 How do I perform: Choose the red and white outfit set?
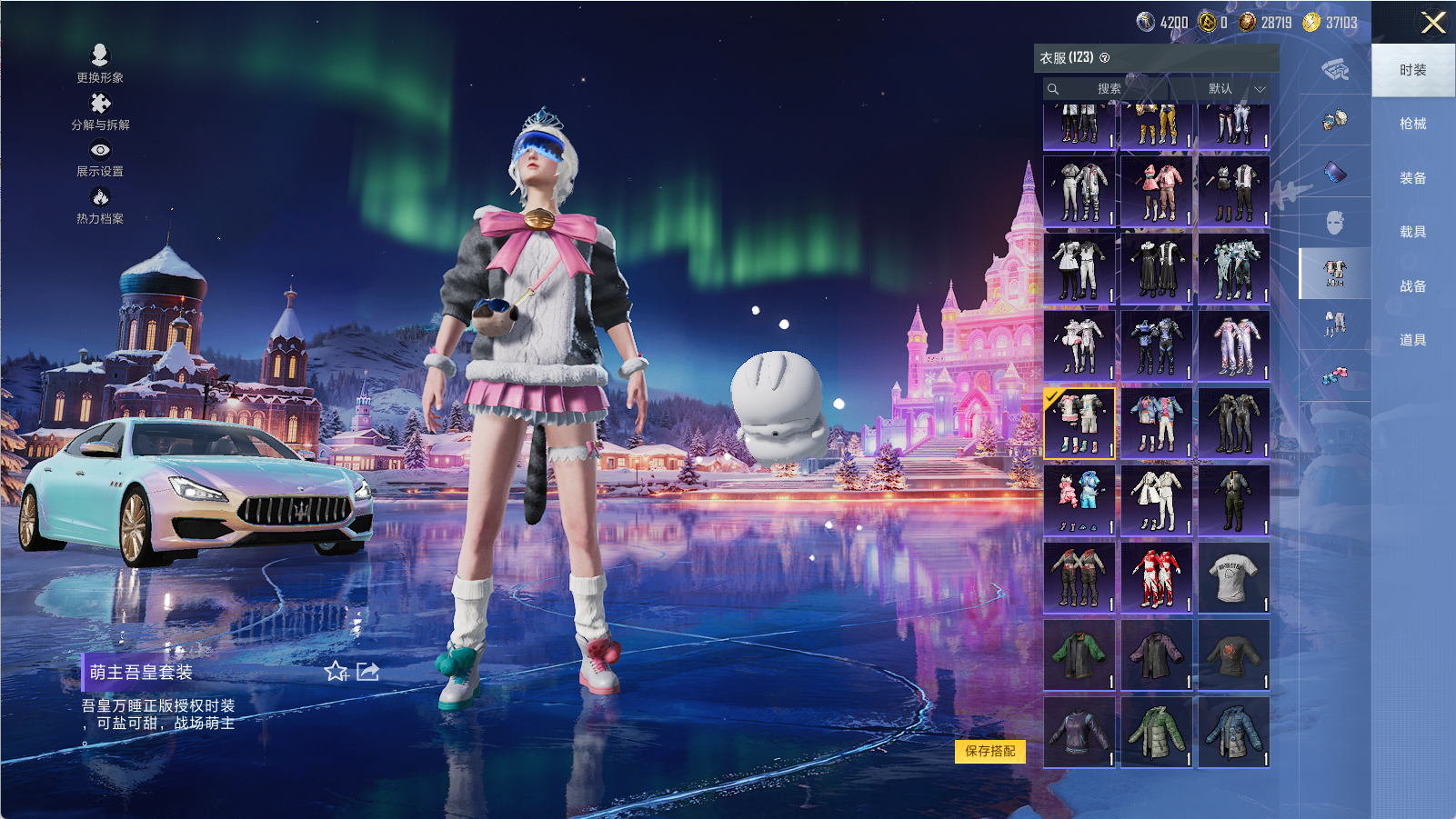point(1156,577)
